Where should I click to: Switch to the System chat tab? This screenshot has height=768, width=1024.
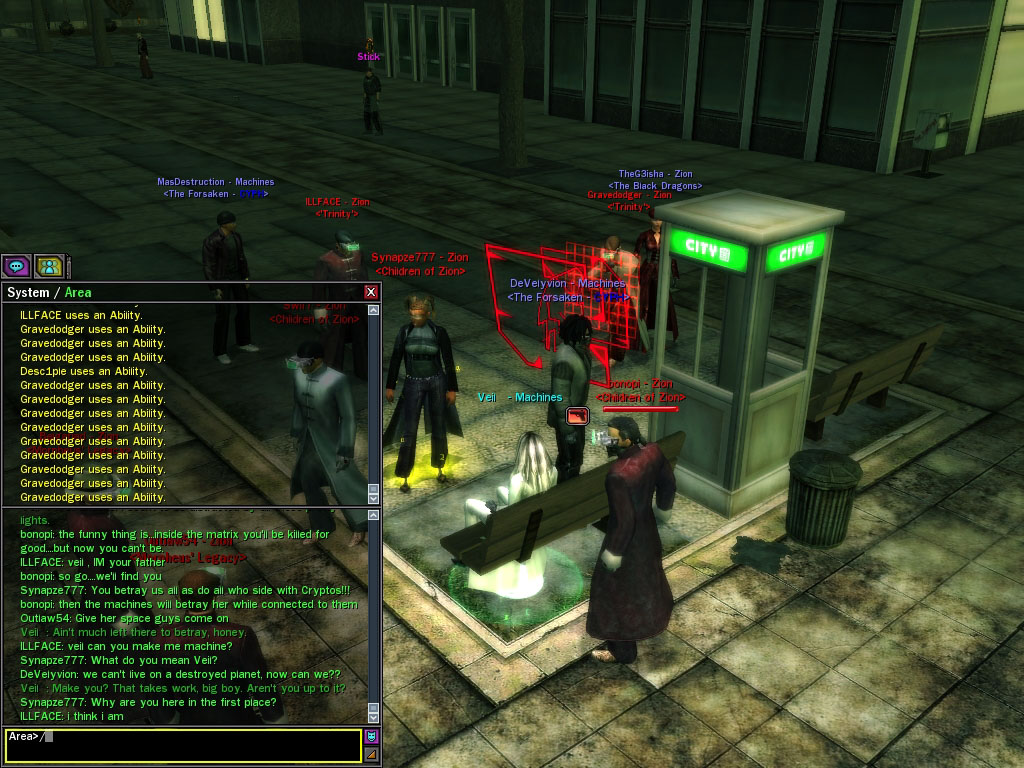(28, 292)
